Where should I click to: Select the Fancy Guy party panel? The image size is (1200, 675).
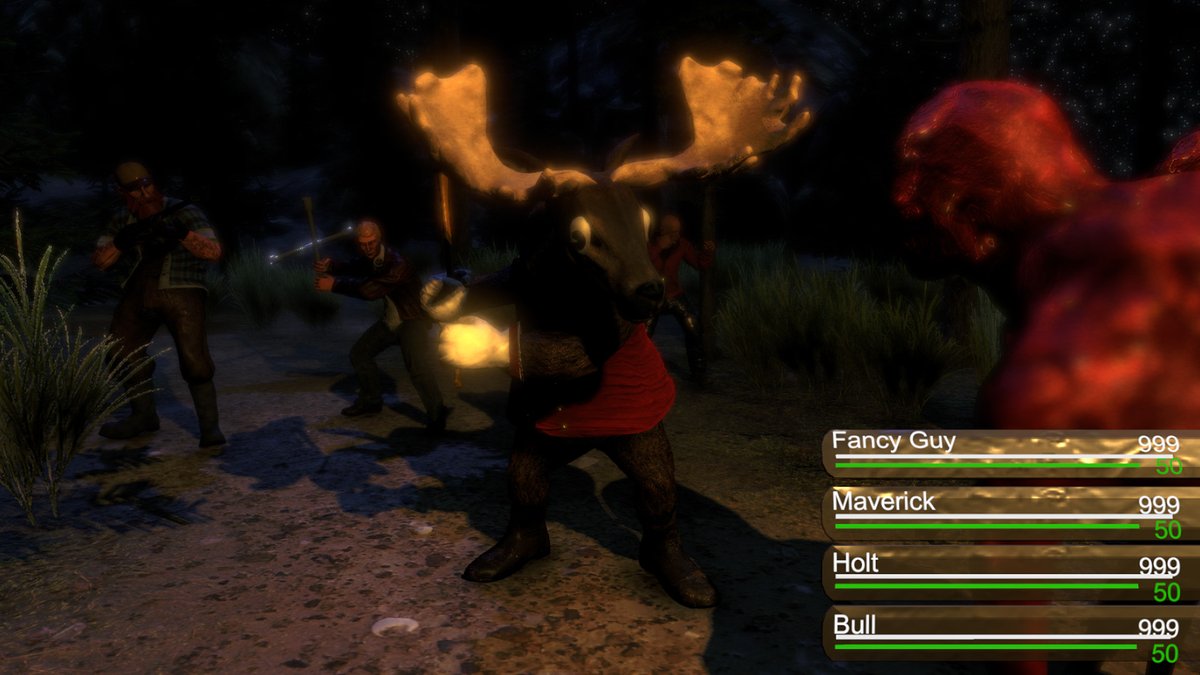coord(1008,452)
